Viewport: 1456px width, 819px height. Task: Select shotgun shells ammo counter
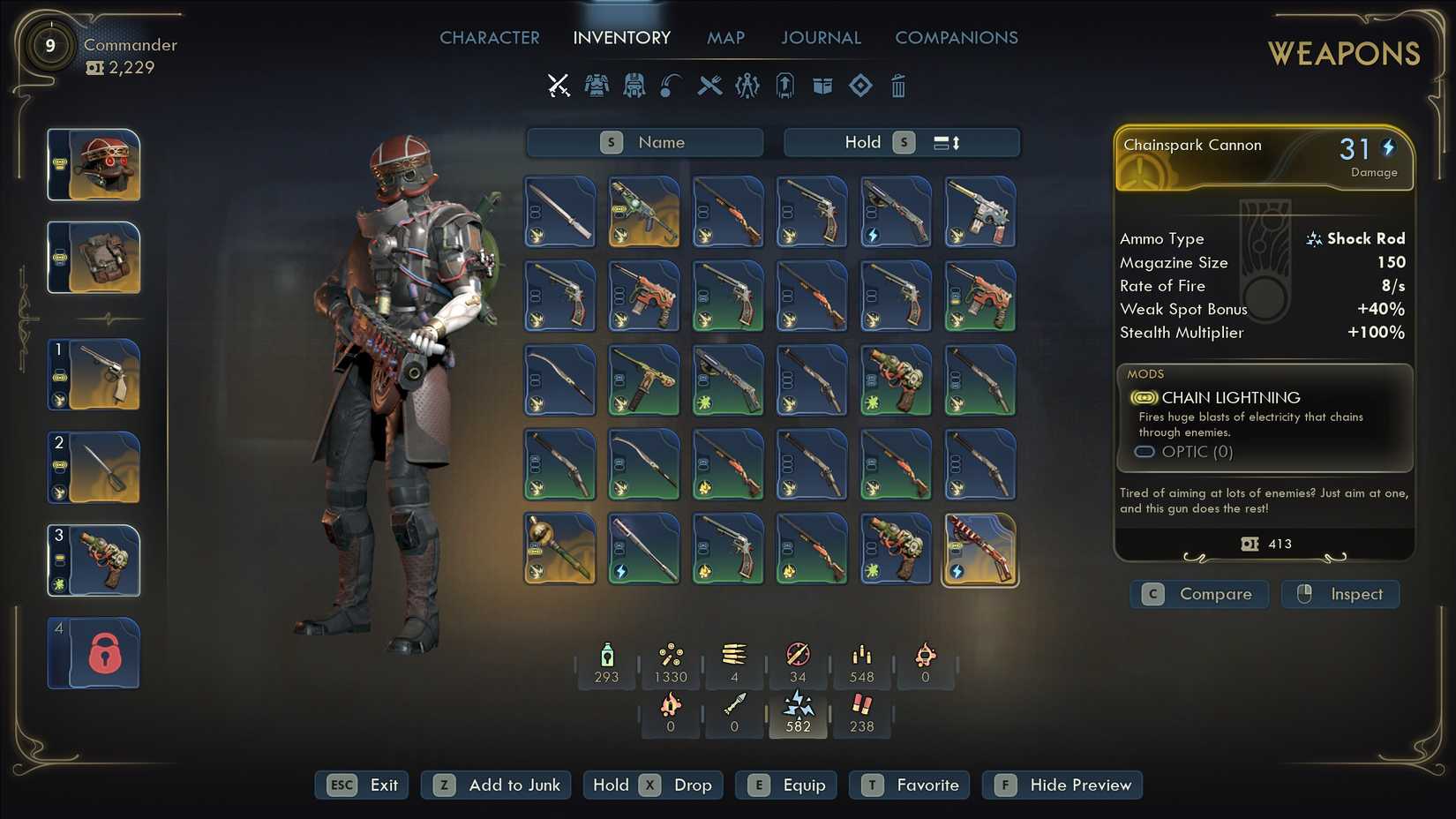tap(861, 710)
